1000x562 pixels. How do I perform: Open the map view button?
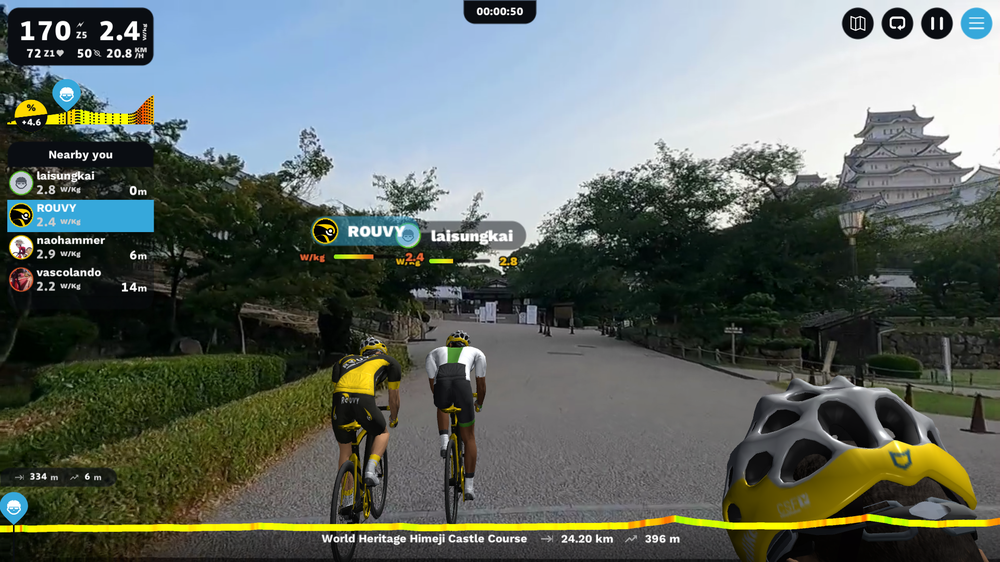click(x=857, y=23)
